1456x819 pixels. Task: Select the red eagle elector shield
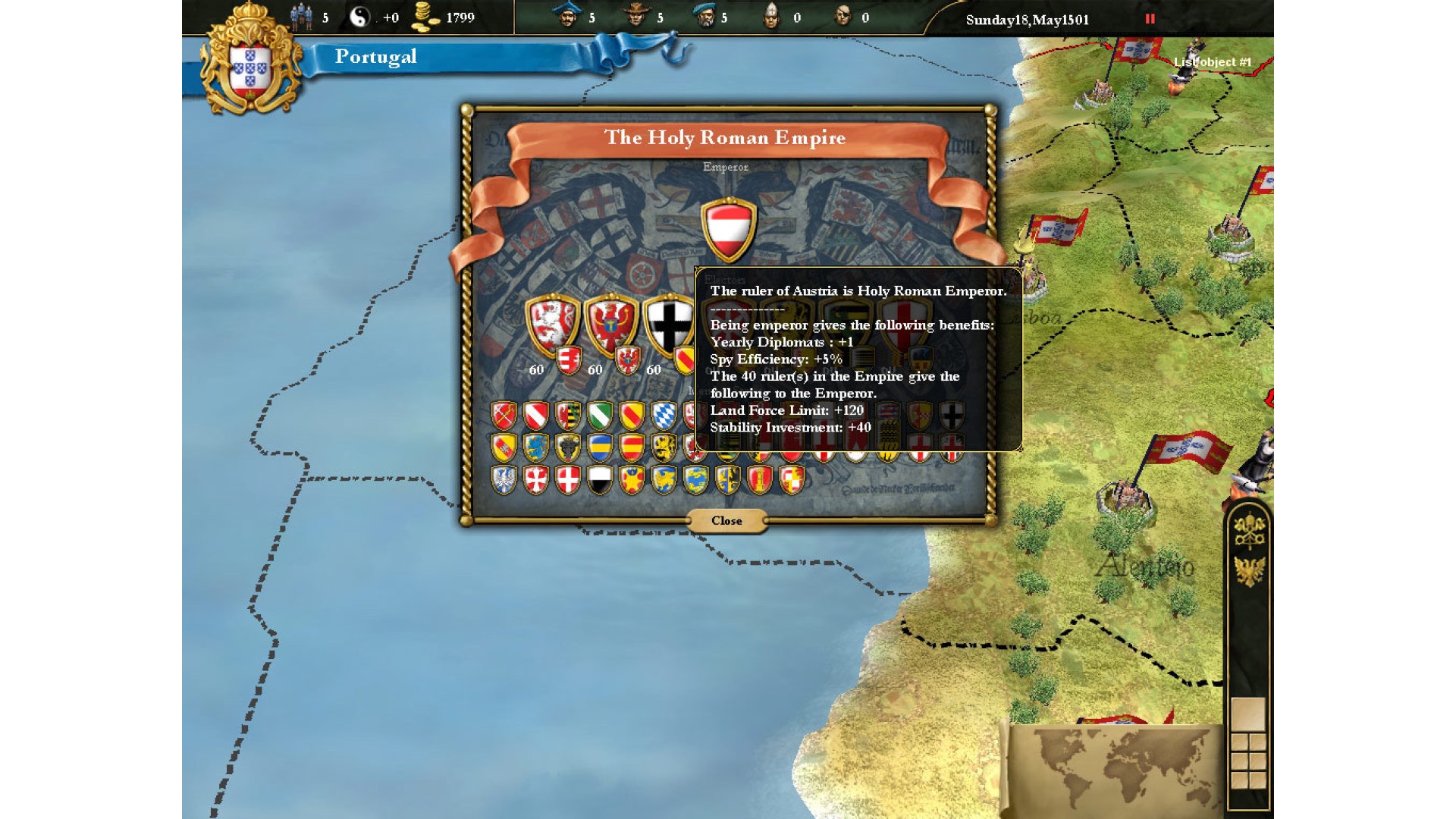click(610, 323)
